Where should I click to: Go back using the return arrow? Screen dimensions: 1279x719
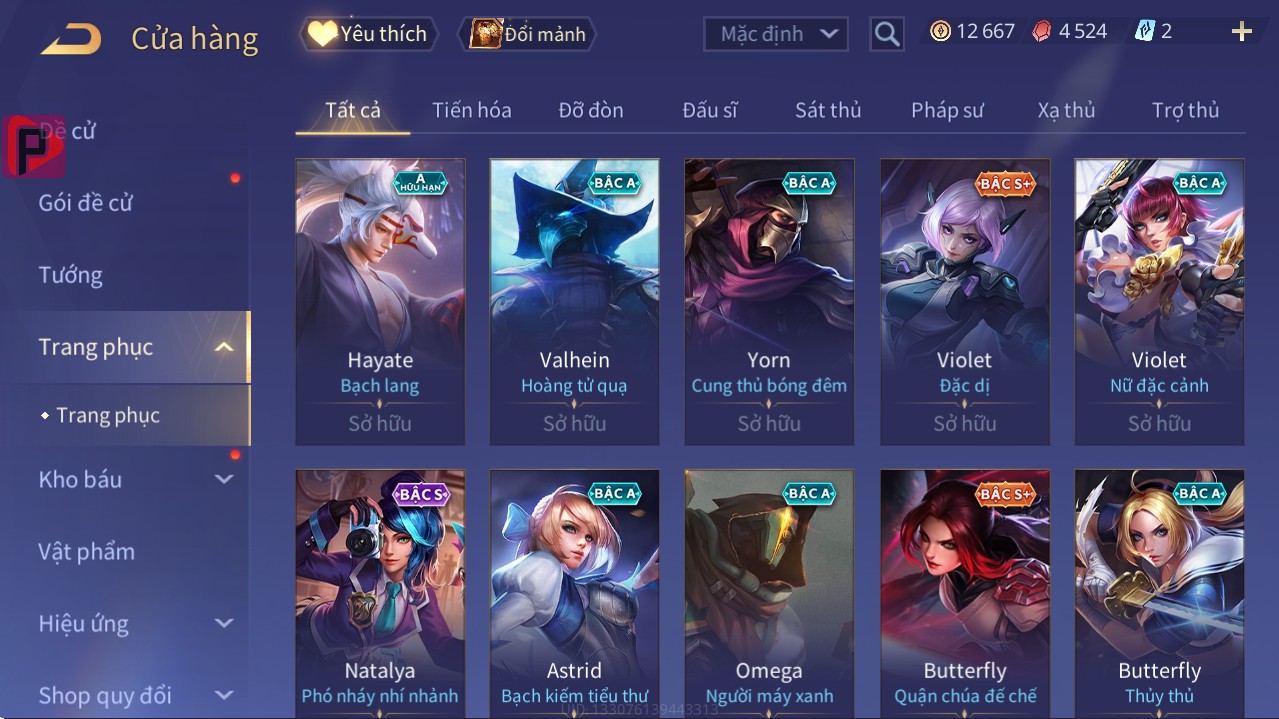tap(71, 39)
